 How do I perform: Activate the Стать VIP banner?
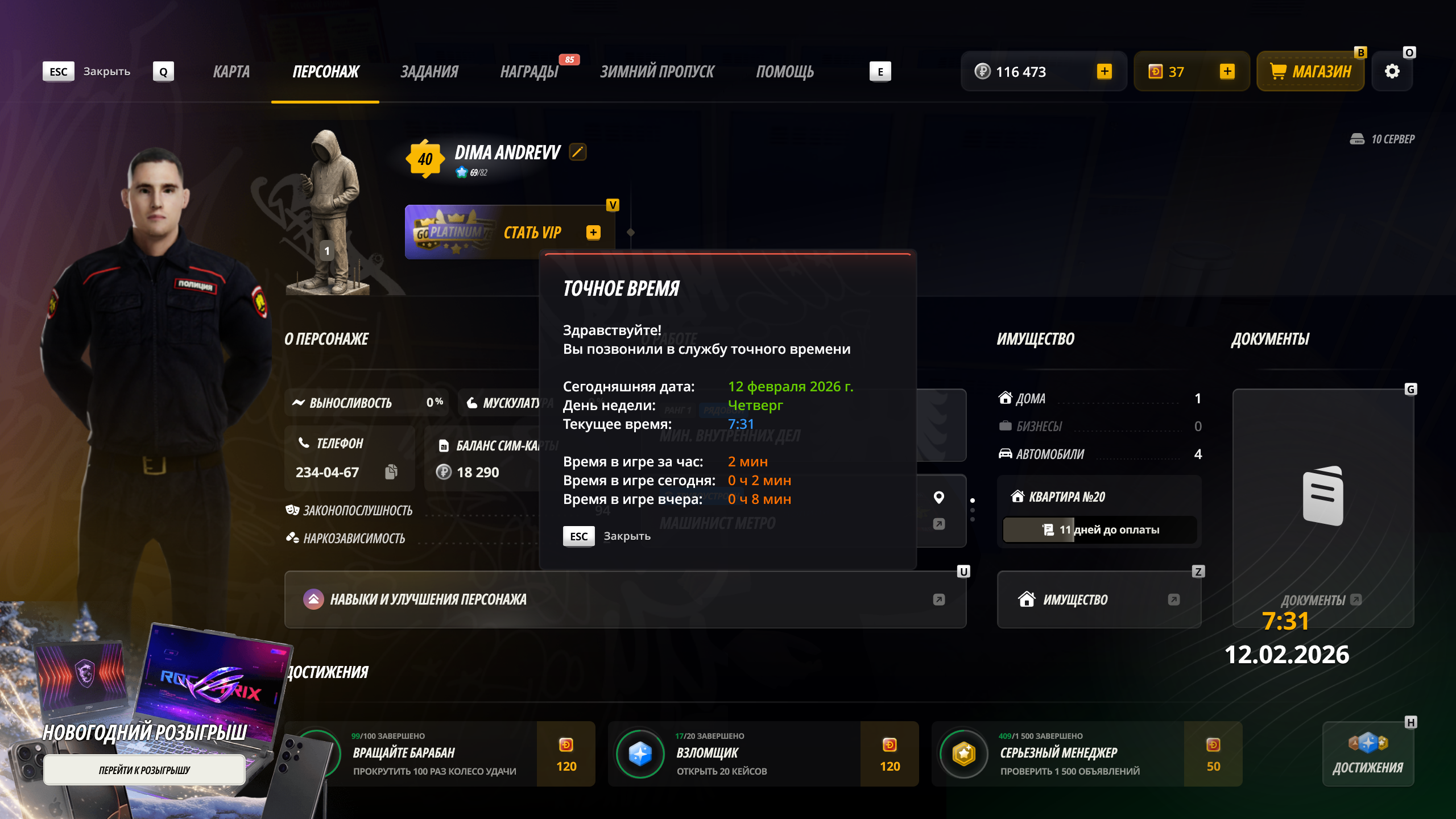click(x=509, y=232)
